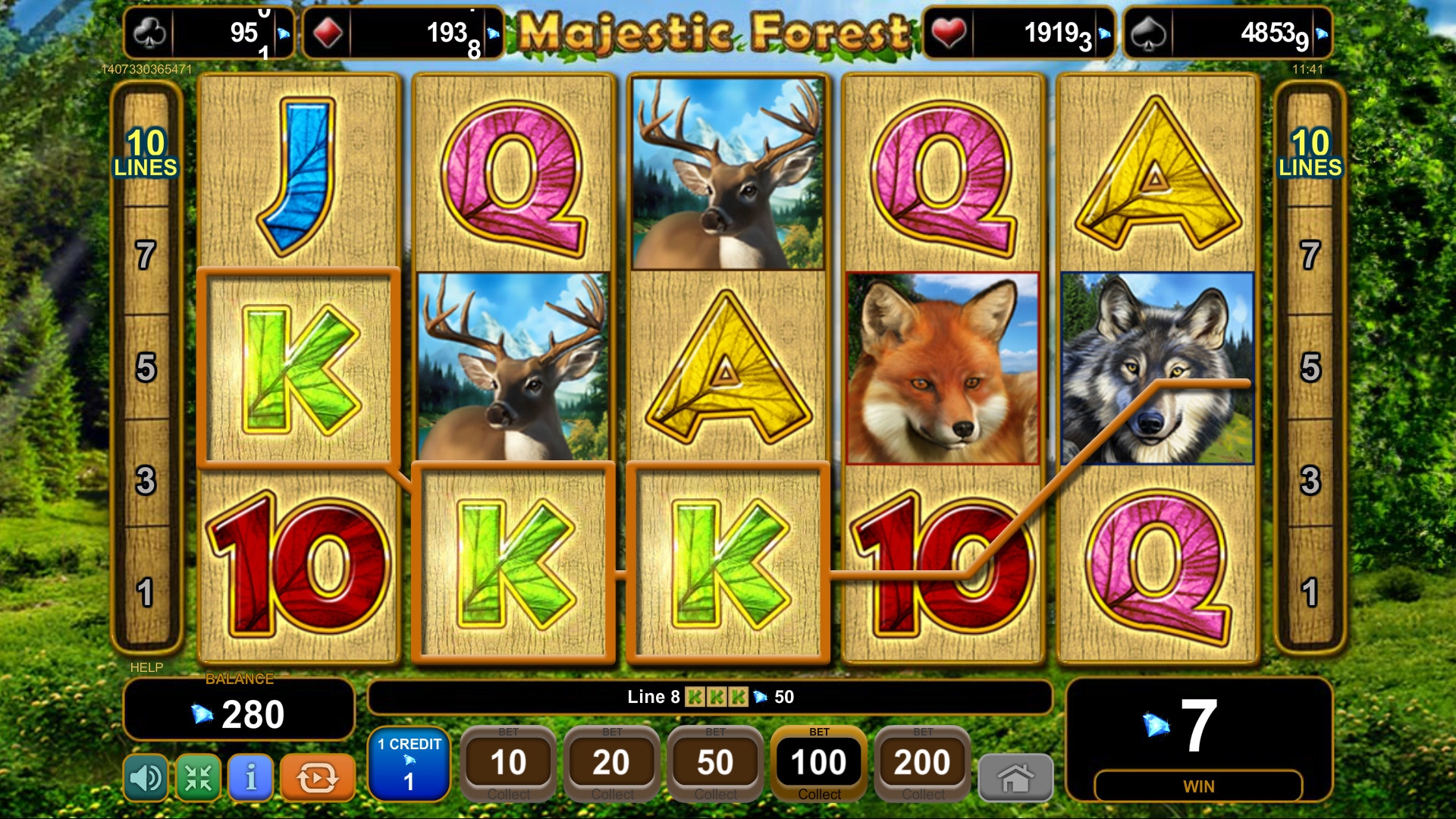Select the clubs jackpot panel
The width and height of the screenshot is (1456, 819).
tap(209, 33)
